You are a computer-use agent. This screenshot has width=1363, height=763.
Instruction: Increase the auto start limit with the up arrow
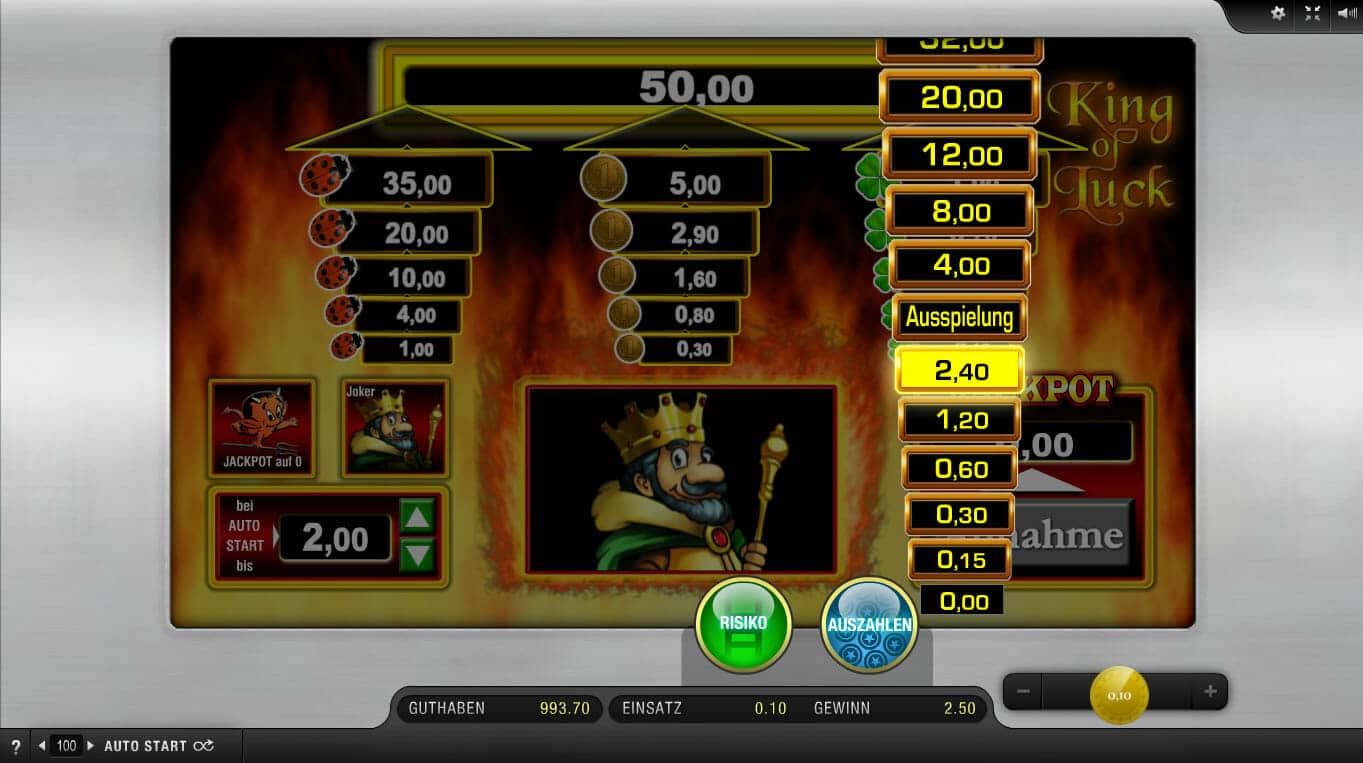417,517
